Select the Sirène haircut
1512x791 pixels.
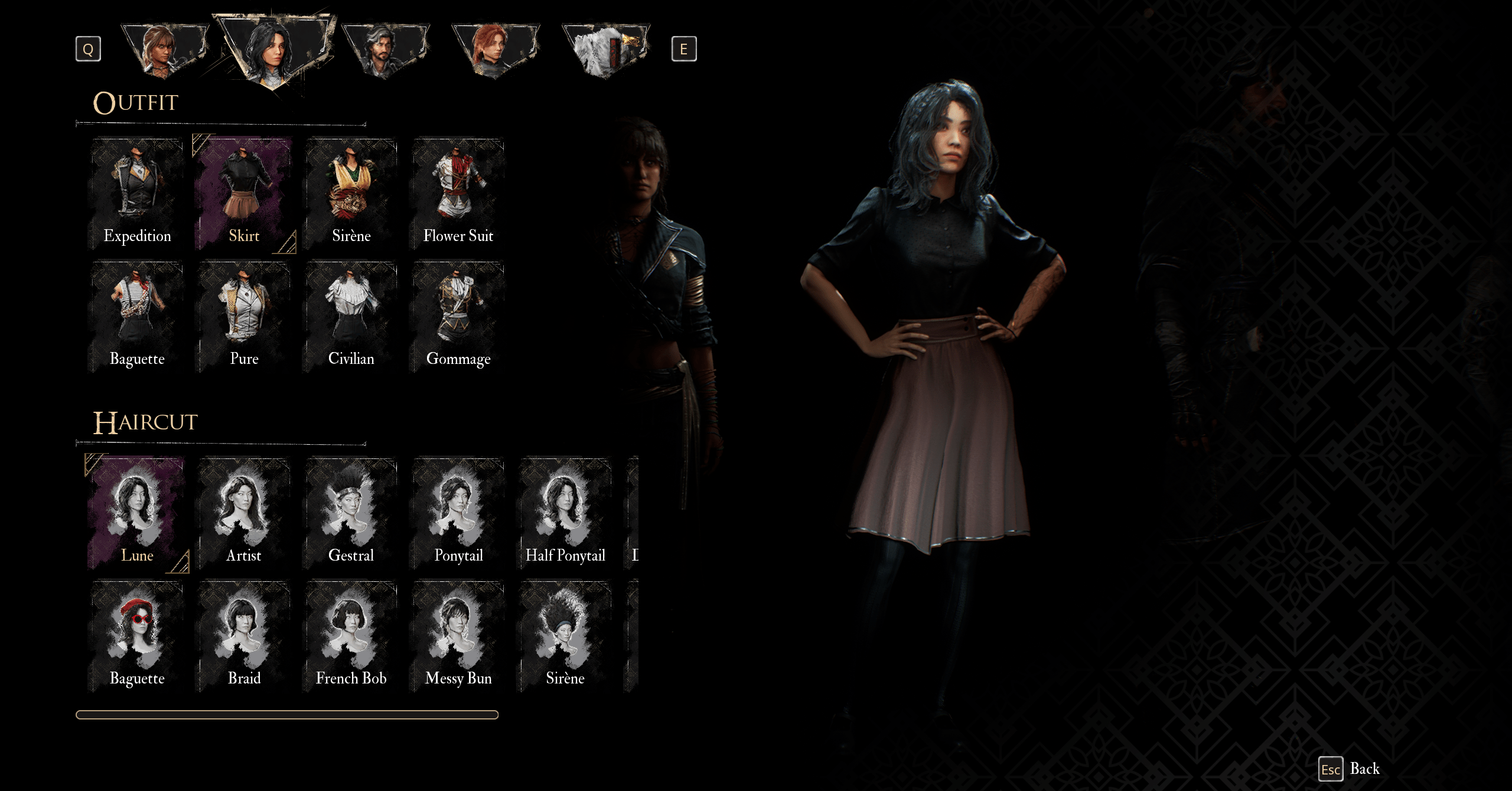565,636
